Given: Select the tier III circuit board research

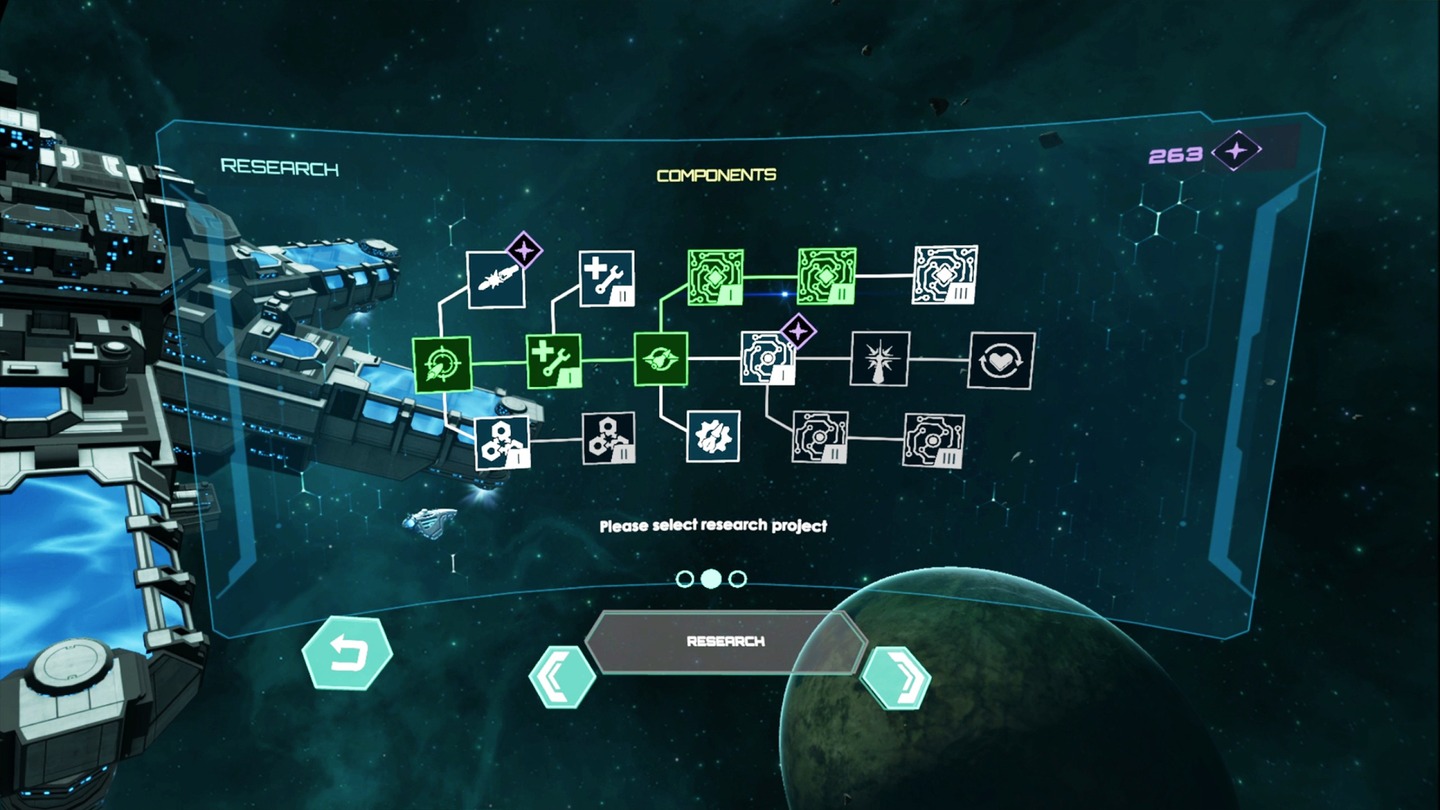Looking at the screenshot, I should pyautogui.click(x=944, y=277).
